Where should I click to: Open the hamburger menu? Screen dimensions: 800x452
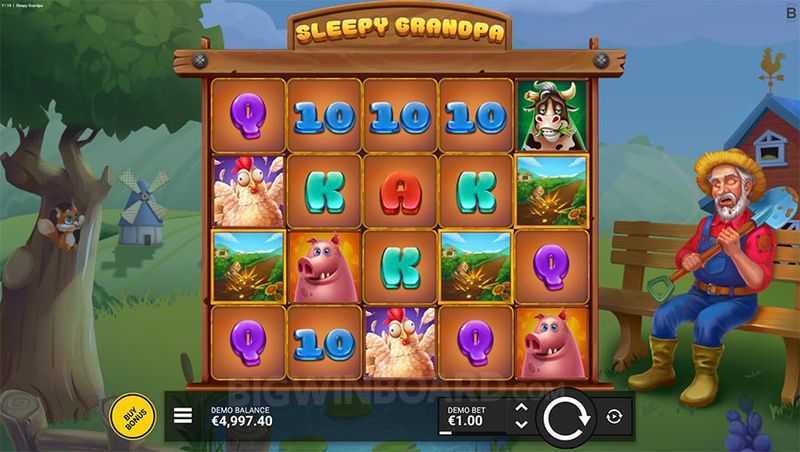tap(183, 416)
